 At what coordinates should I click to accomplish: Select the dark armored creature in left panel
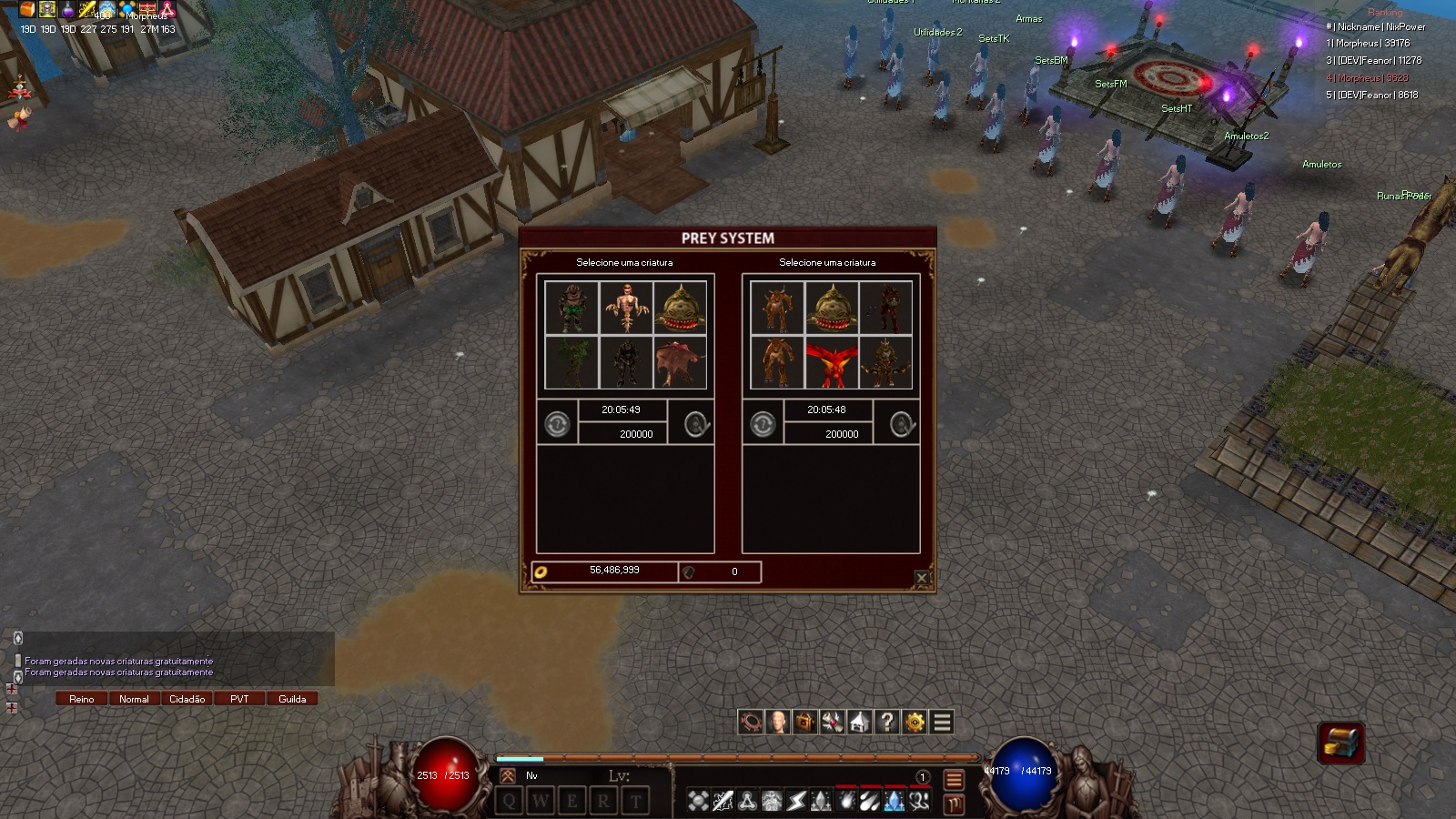coord(627,360)
